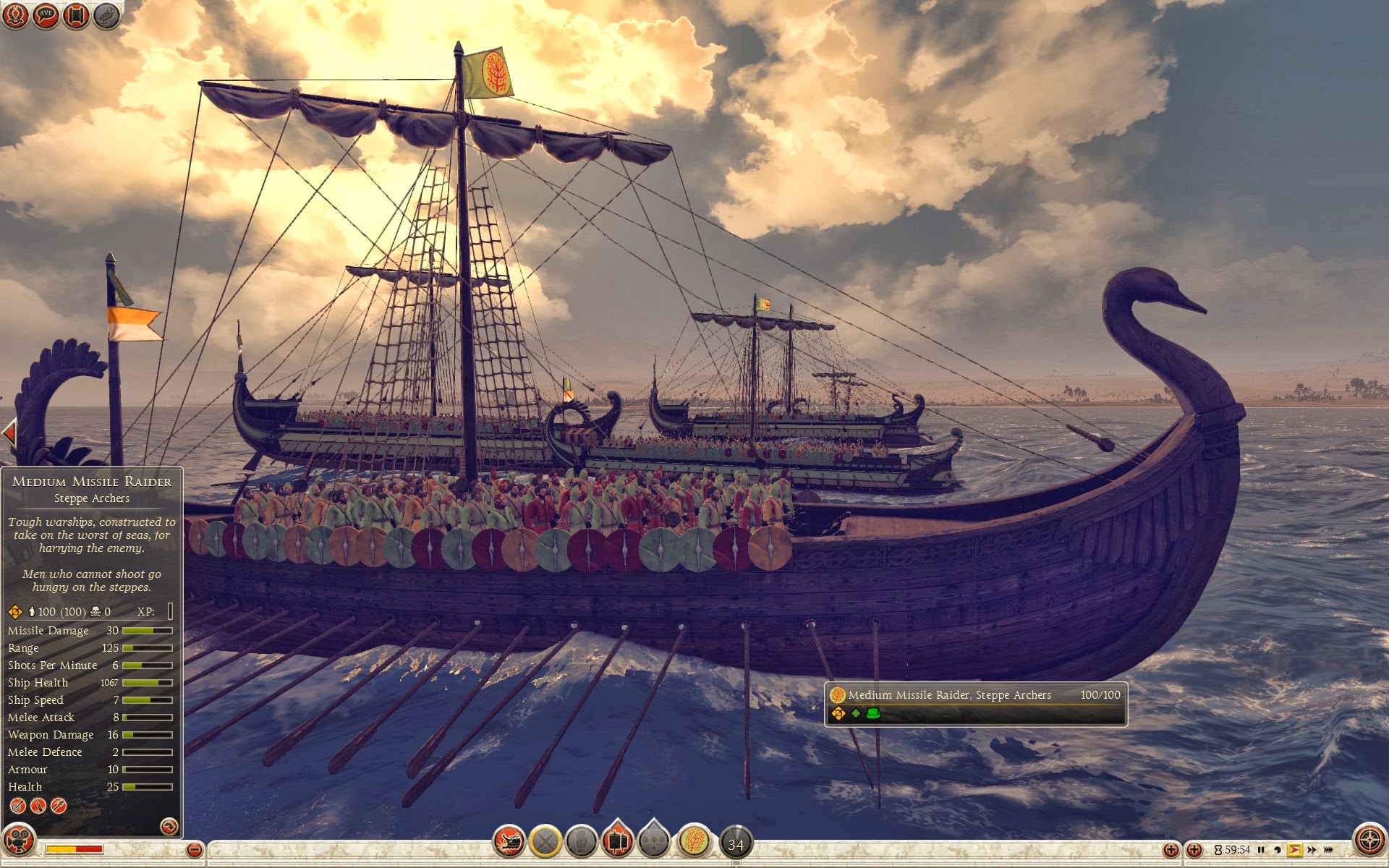Select normal play speed

pyautogui.click(x=1294, y=850)
